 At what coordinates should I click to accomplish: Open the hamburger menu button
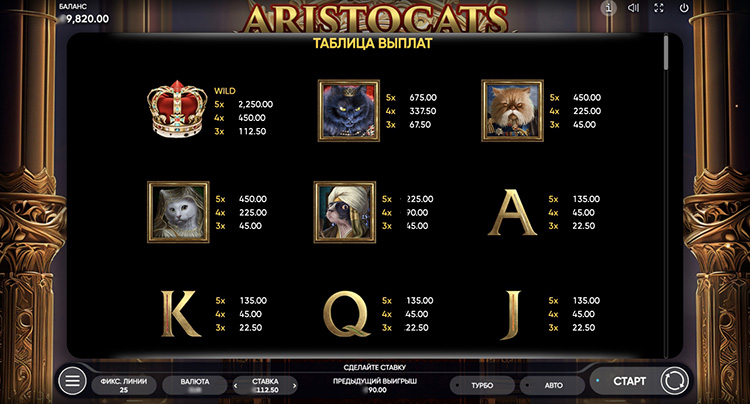tap(72, 381)
